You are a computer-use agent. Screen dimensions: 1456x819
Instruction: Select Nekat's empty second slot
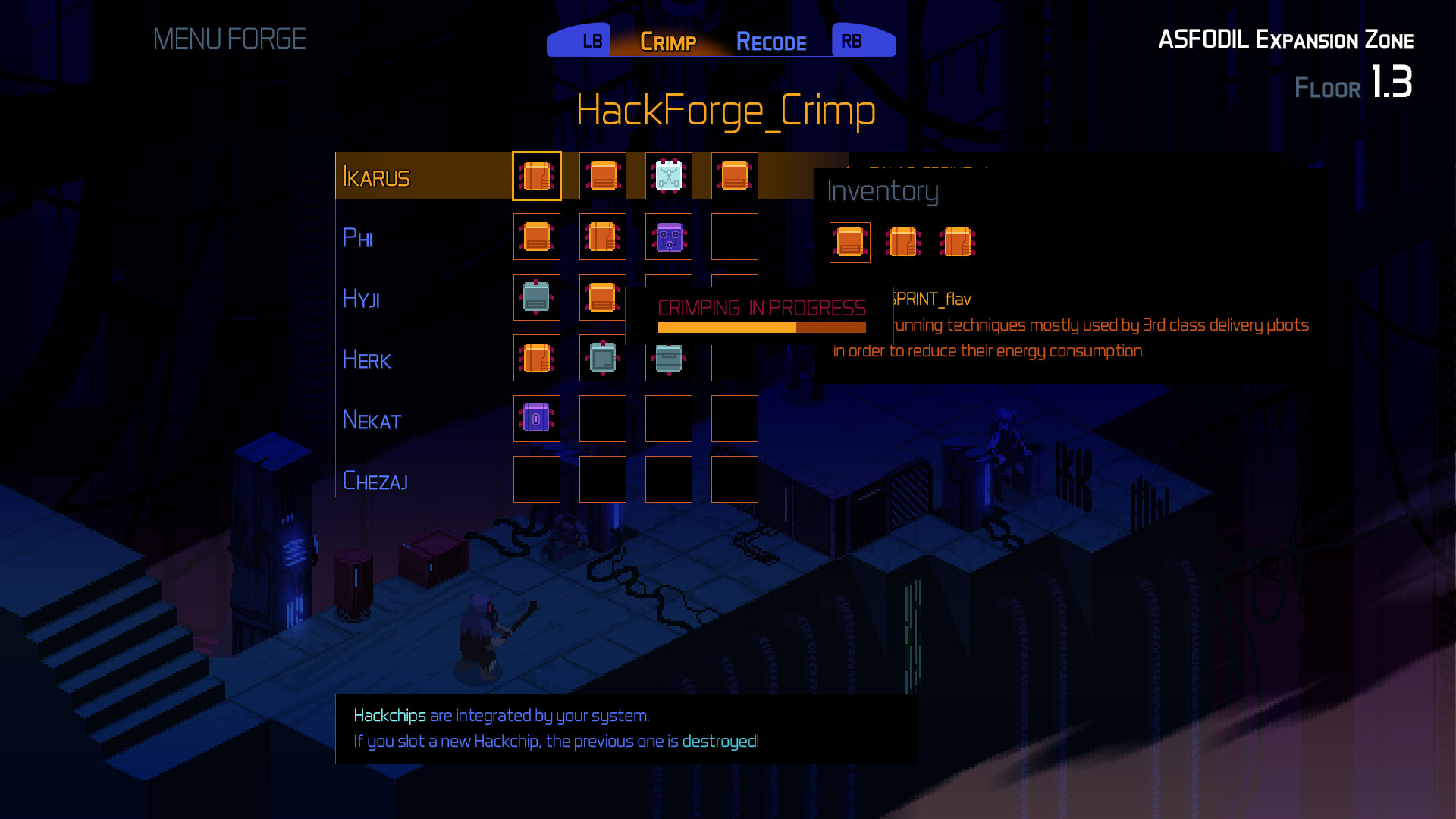(602, 419)
